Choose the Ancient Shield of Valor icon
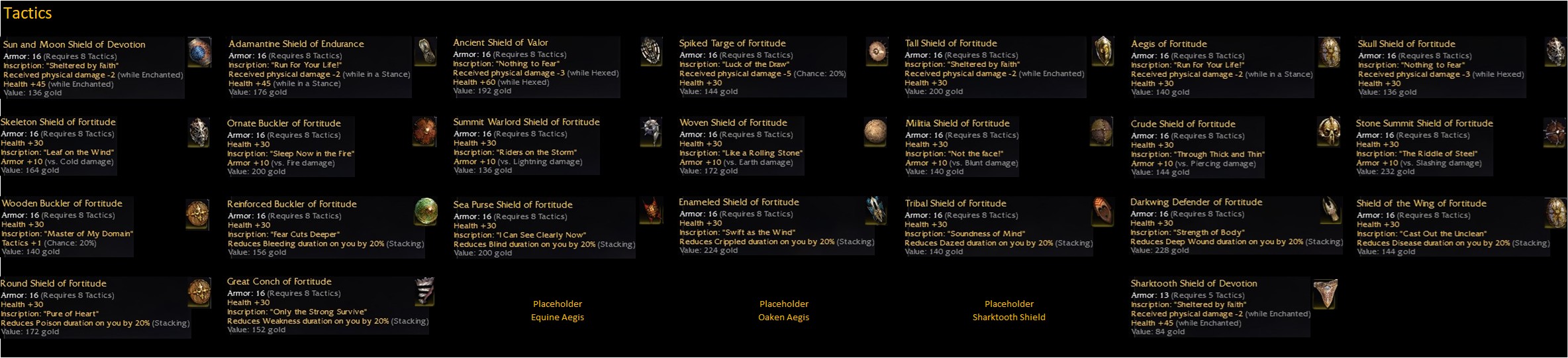This screenshot has width=1568, height=358. tap(652, 52)
